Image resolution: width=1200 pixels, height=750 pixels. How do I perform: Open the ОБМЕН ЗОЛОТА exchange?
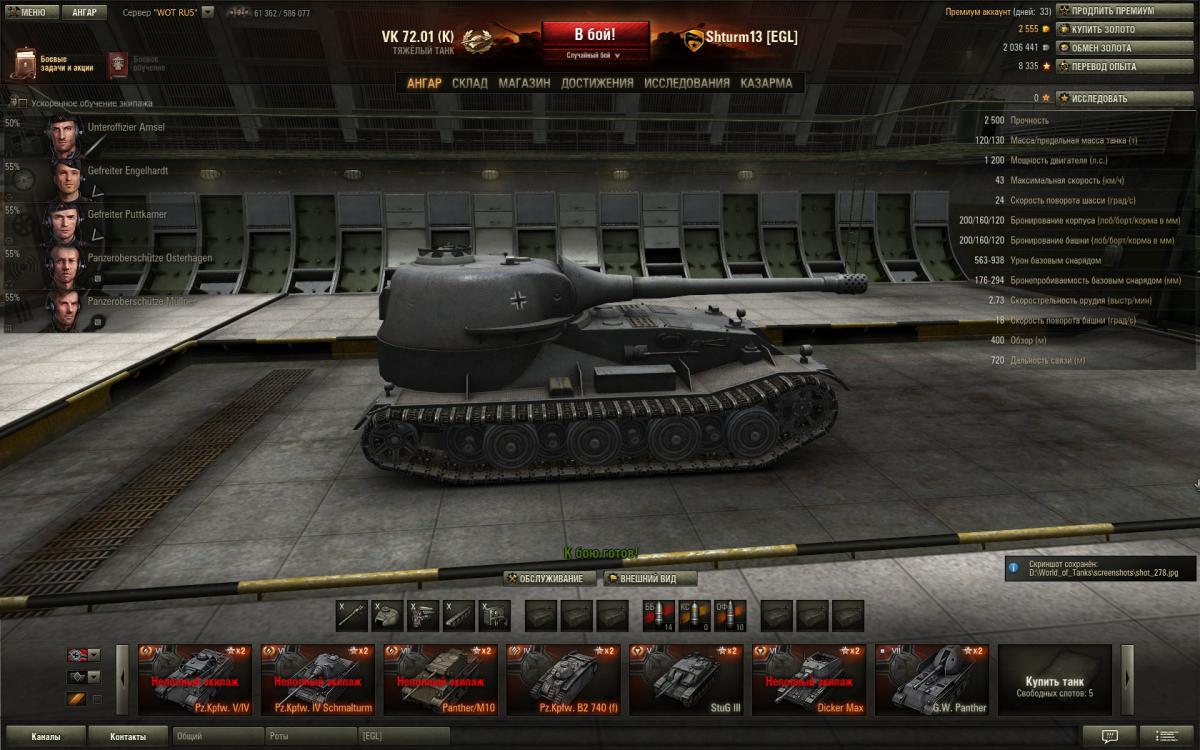point(1124,47)
